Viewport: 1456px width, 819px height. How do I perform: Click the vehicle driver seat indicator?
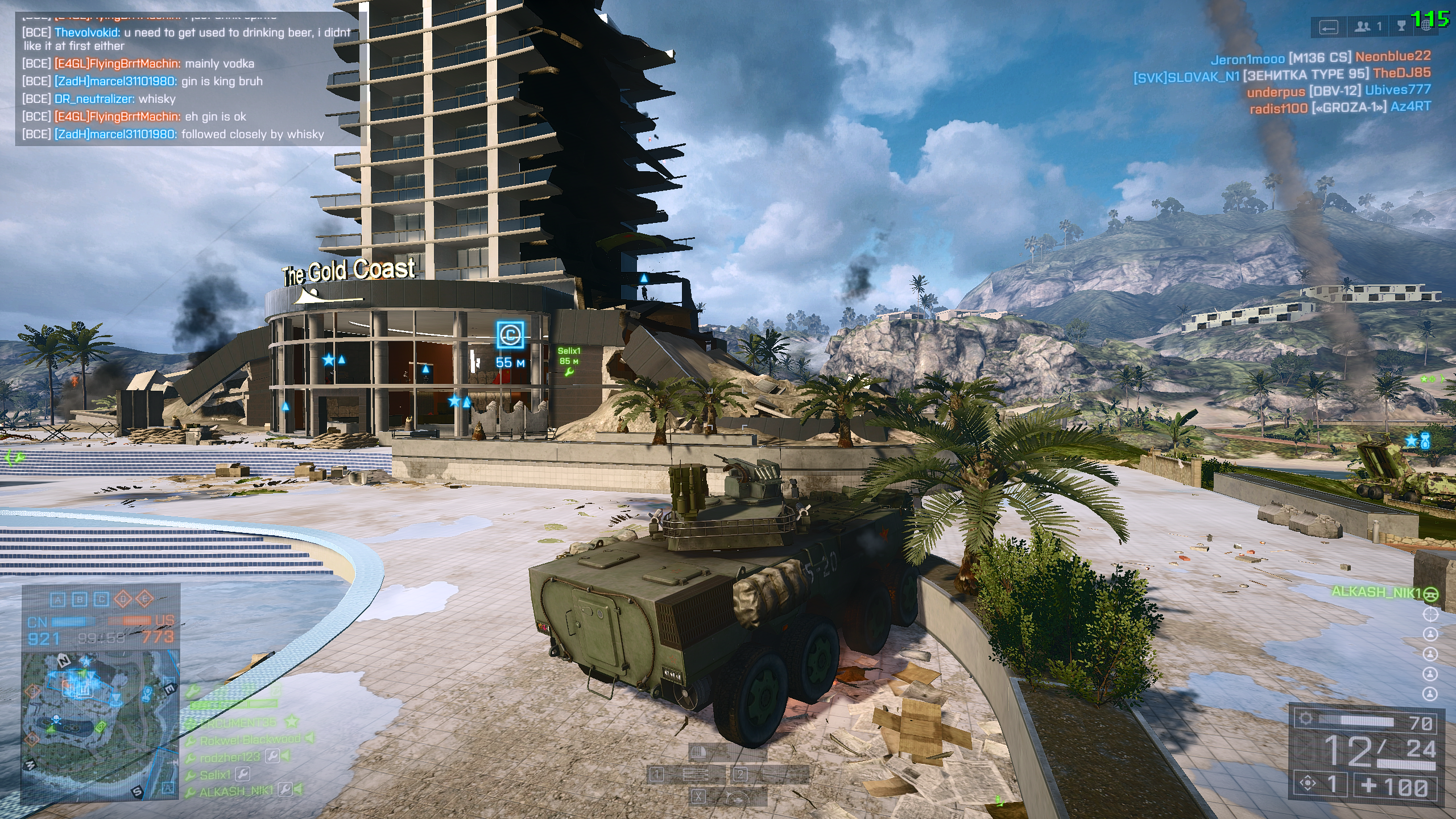tap(1430, 614)
